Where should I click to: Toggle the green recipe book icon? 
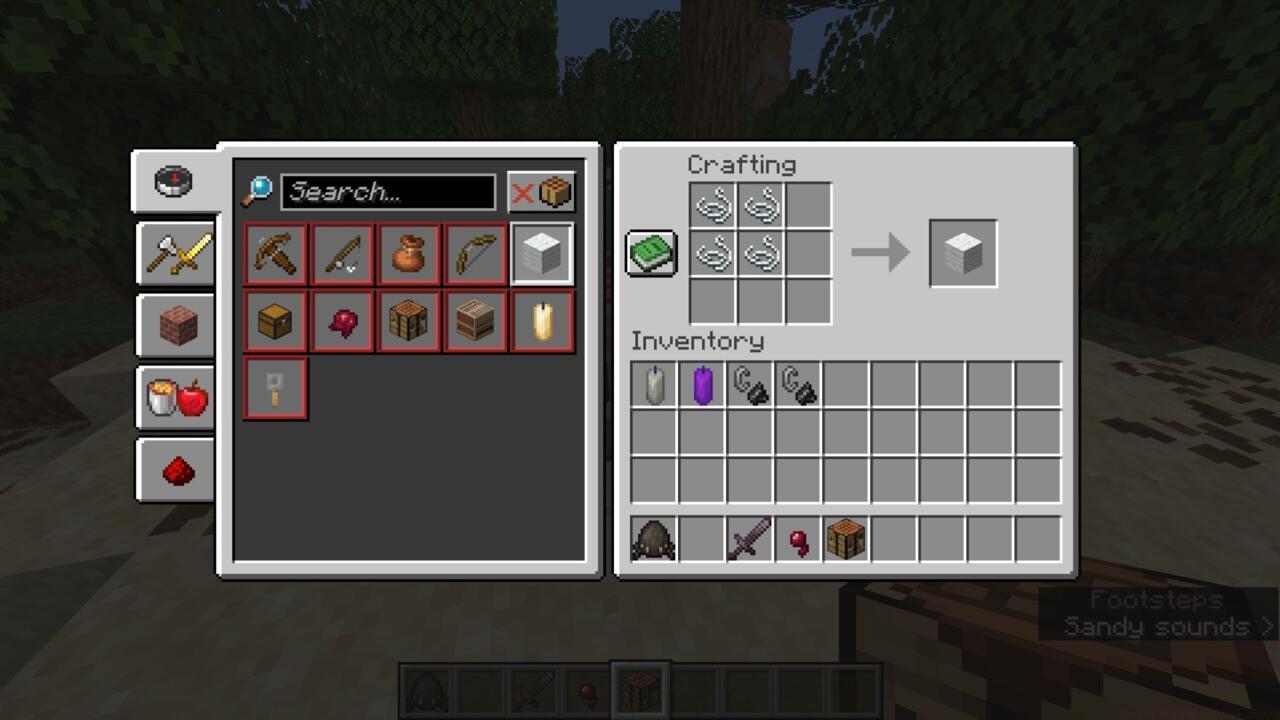[650, 252]
